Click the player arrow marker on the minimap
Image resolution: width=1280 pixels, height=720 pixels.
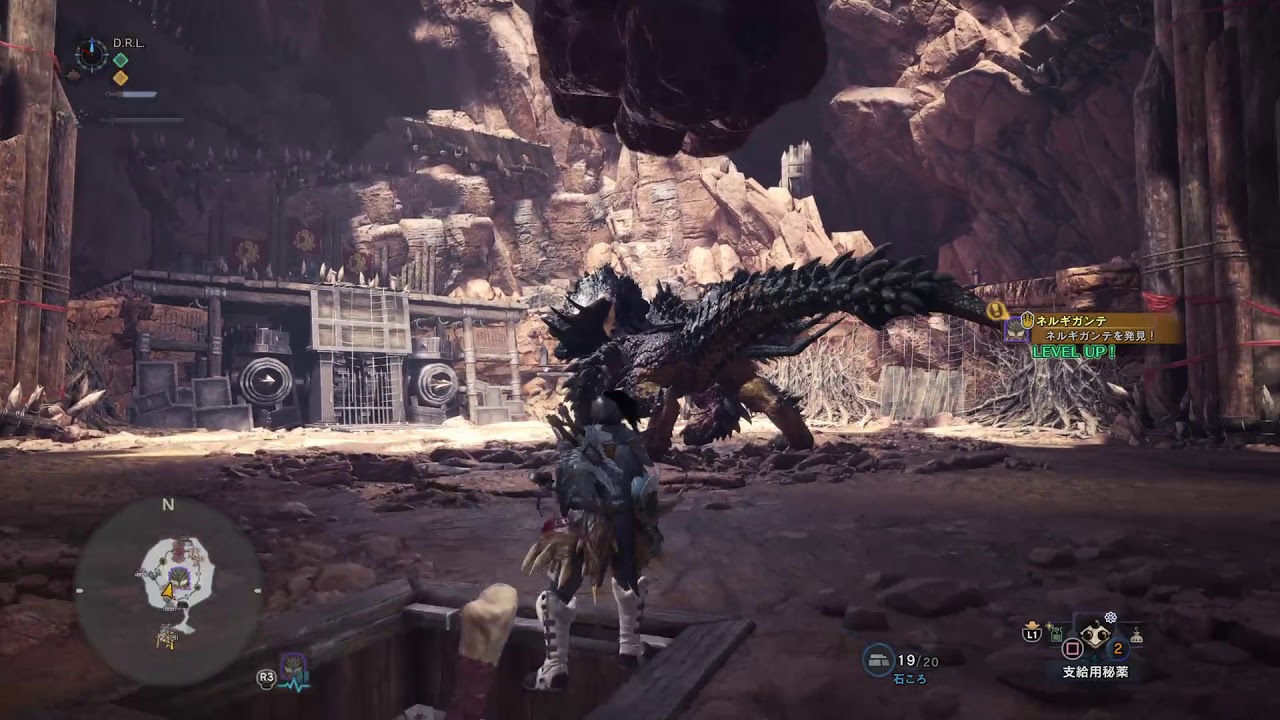167,591
